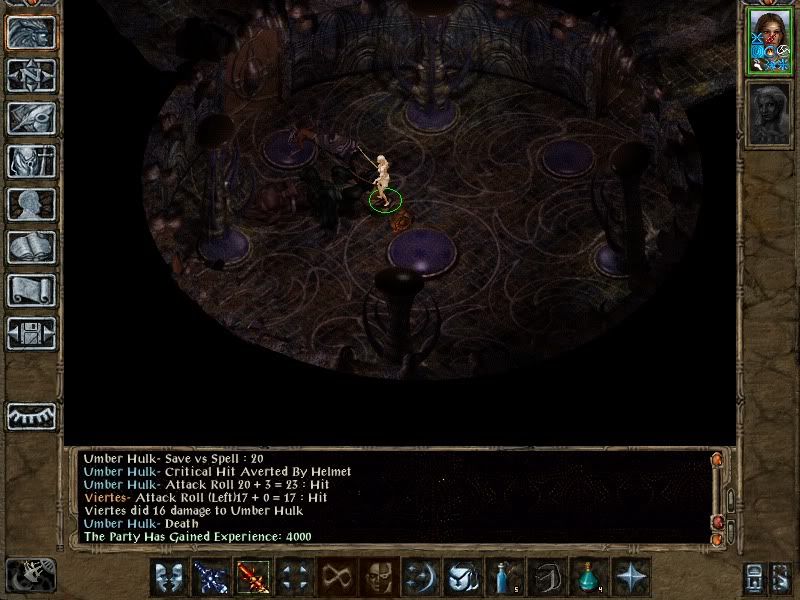800x600 pixels.
Task: Open the inventory screen
Action: (x=30, y=161)
